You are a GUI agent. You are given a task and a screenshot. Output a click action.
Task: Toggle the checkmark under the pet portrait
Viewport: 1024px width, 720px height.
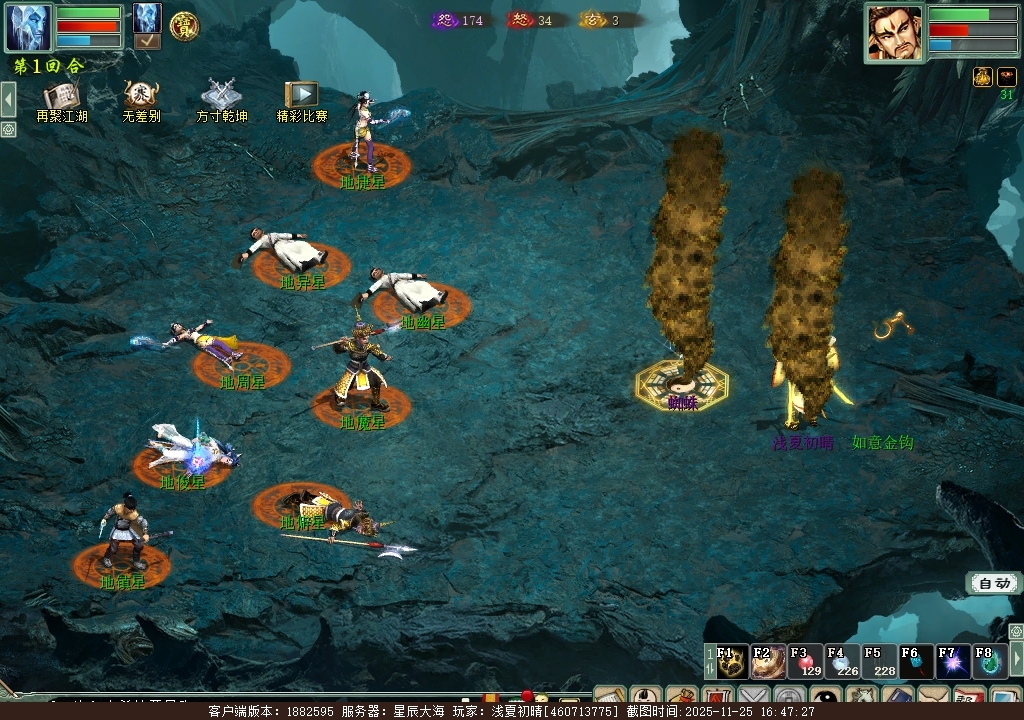coord(147,42)
